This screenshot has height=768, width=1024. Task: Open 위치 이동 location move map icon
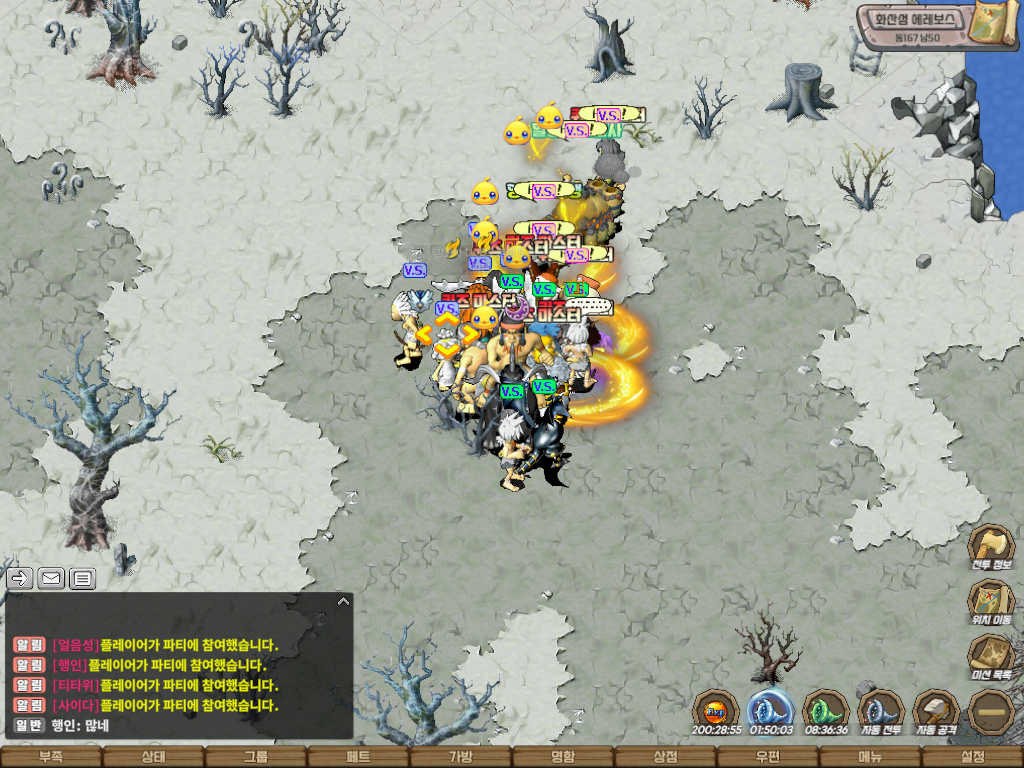[x=991, y=602]
